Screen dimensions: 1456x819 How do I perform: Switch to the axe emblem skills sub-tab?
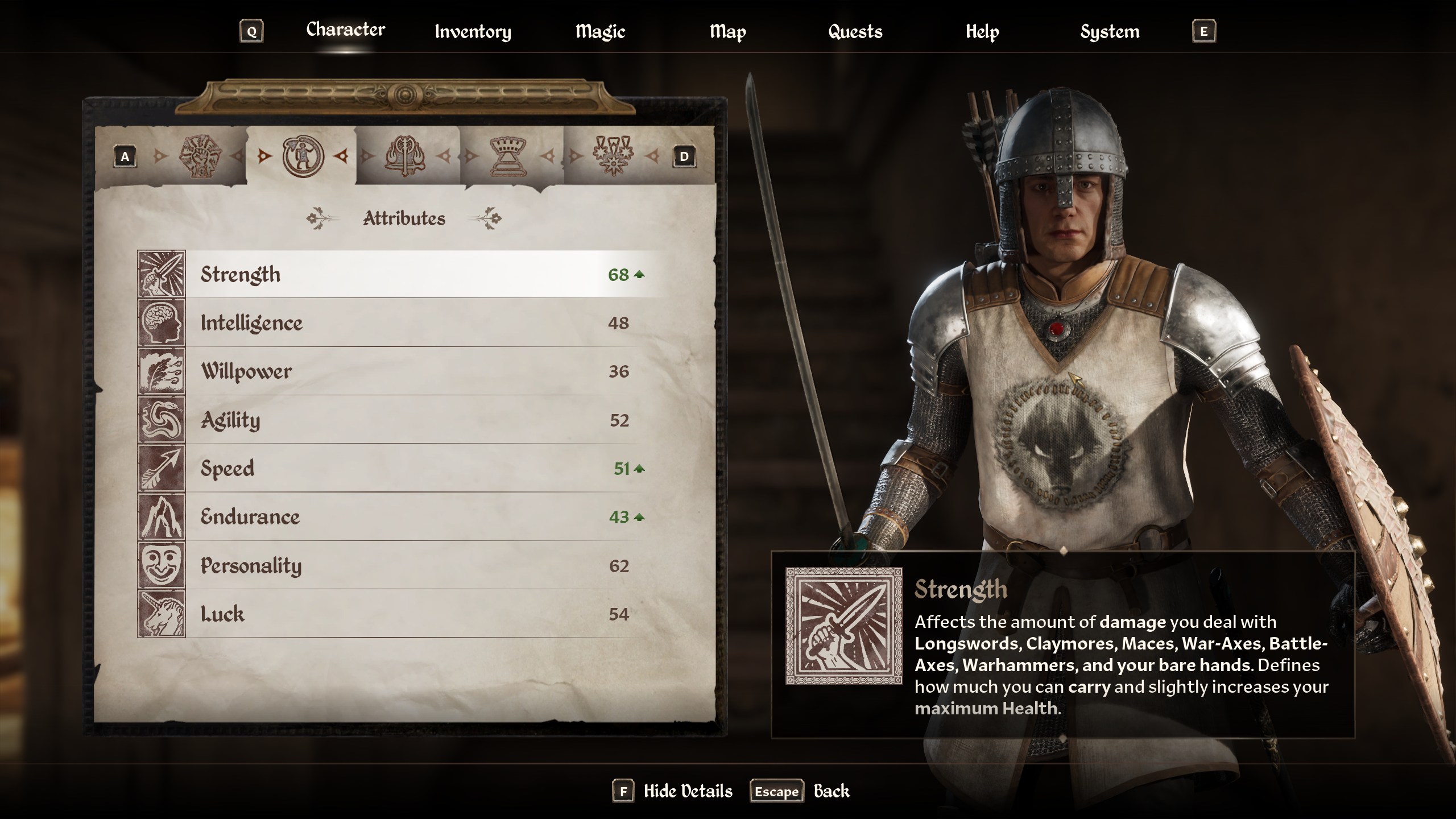(405, 156)
